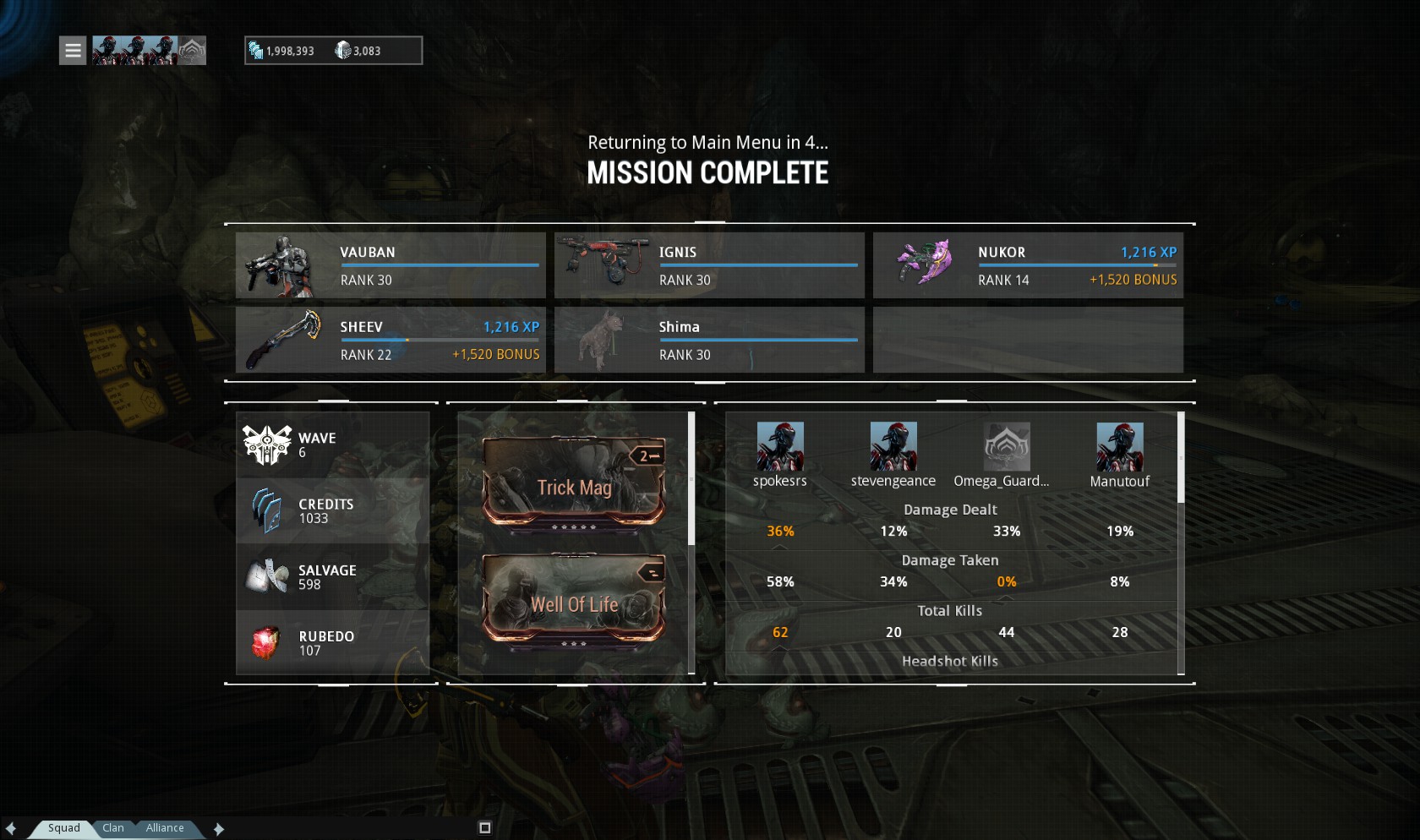Switch to the Squad chat tab
Screen dimensions: 1420x840
(x=63, y=828)
